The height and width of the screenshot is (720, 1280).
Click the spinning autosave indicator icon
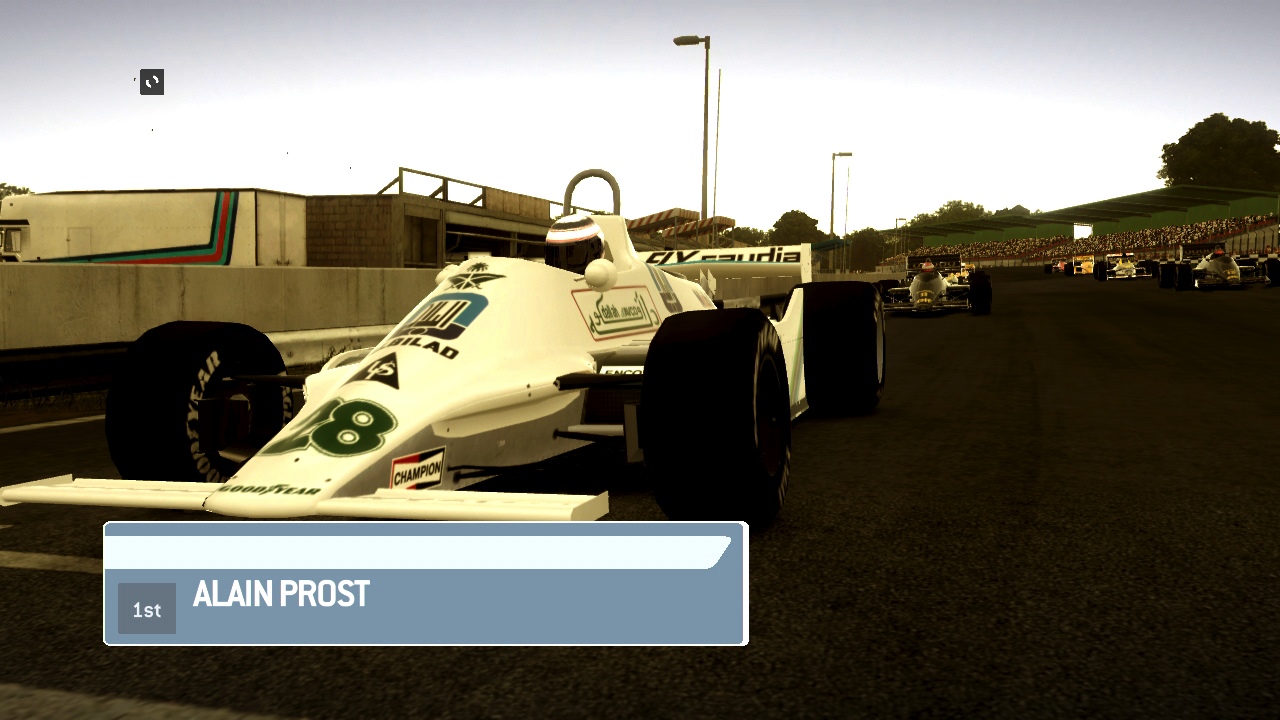pos(150,82)
